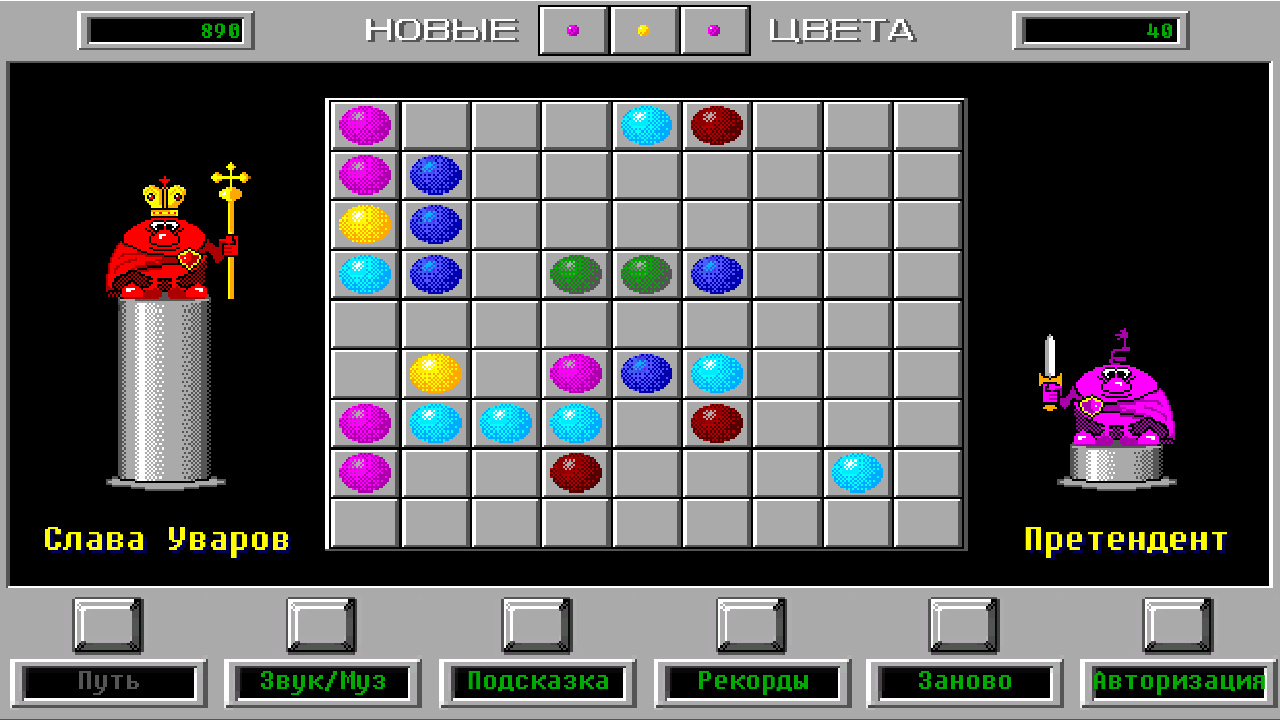
Task: Pick one of the two green balls mid-board
Action: coord(574,274)
